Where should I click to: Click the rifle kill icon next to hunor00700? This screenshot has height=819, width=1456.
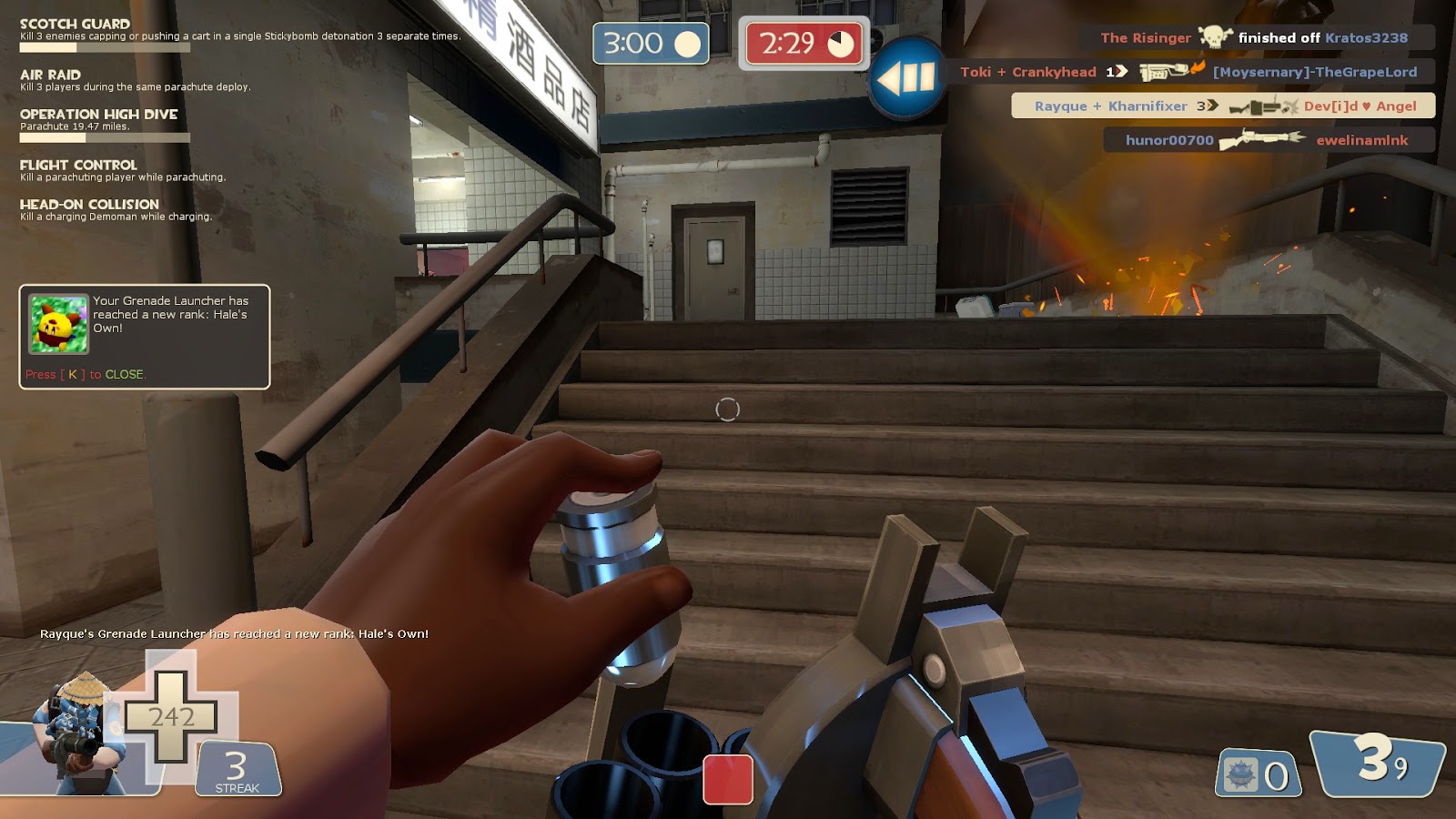(1261, 139)
